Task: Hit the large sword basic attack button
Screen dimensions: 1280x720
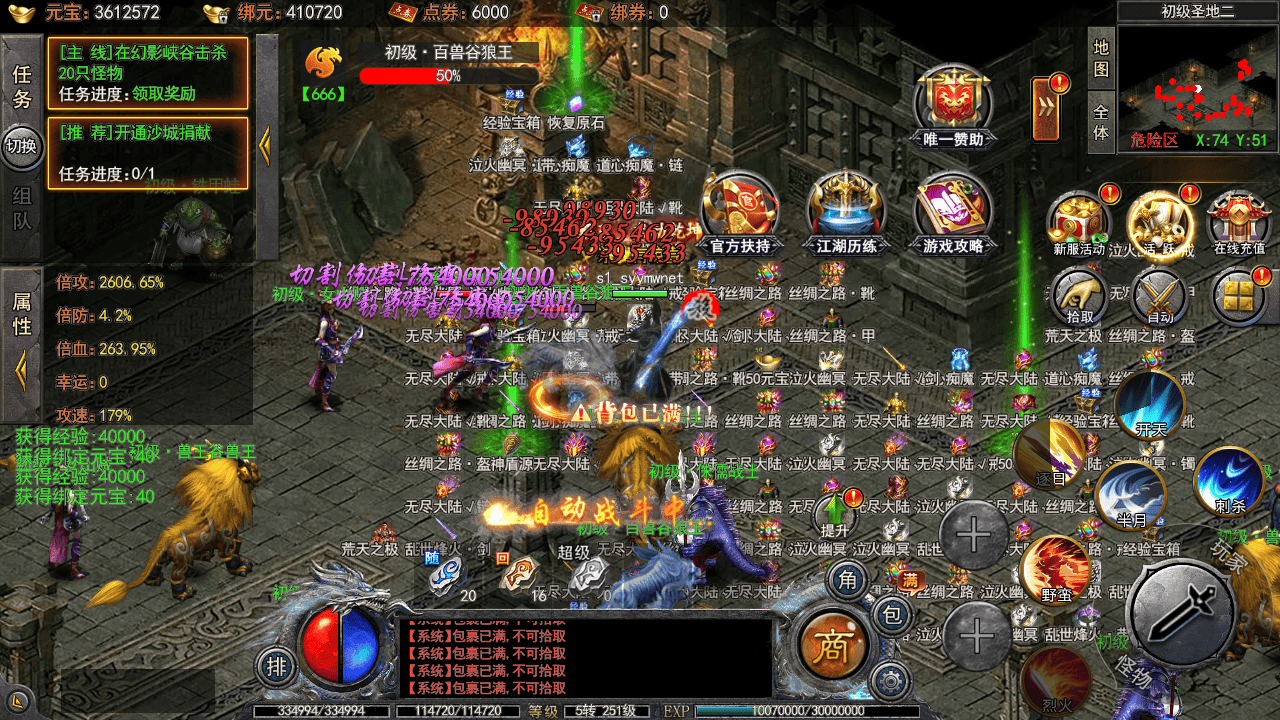Action: (x=1183, y=612)
